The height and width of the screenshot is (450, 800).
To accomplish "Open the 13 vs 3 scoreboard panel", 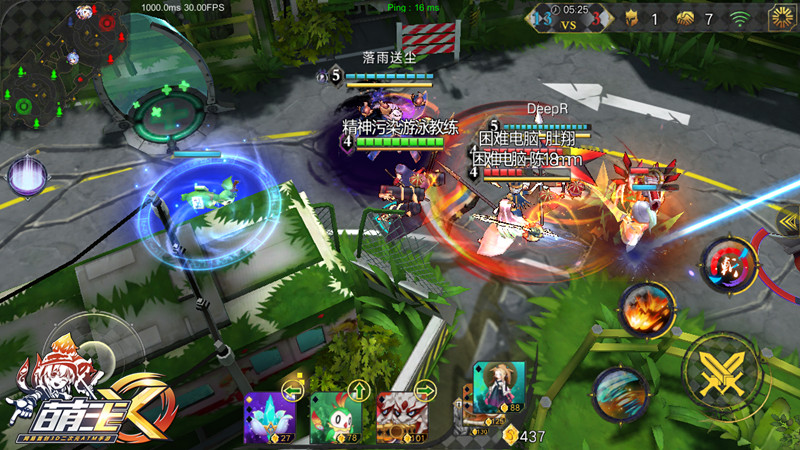I will [572, 18].
